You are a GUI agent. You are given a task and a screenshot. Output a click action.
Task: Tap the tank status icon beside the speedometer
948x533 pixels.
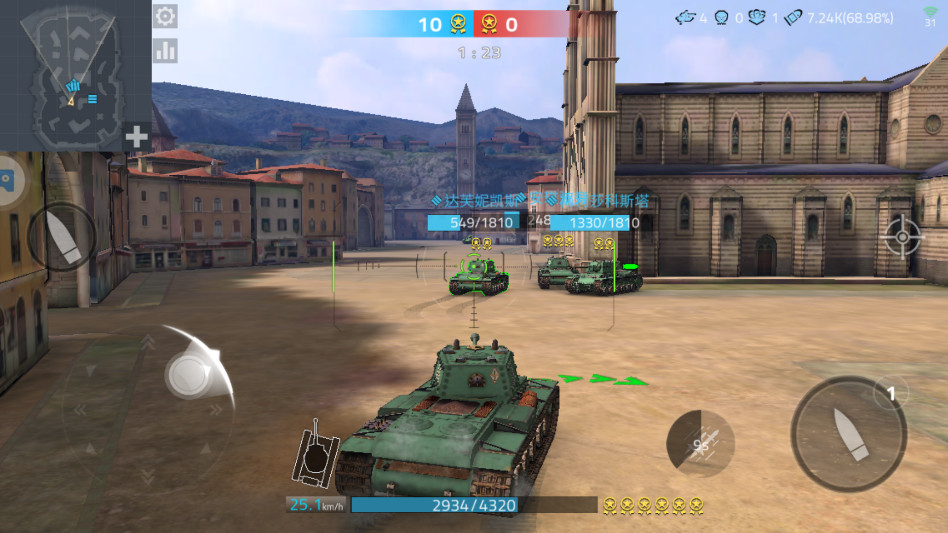(x=315, y=455)
